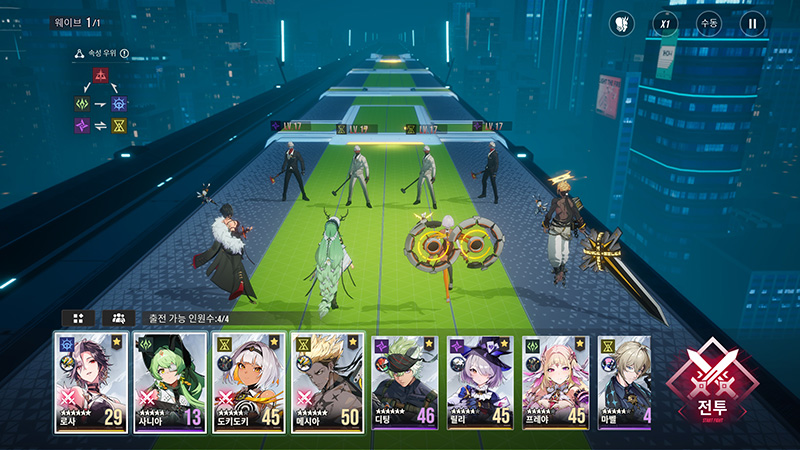The width and height of the screenshot is (800, 450).
Task: Open the four-squares grid view button
Action: coord(78,318)
